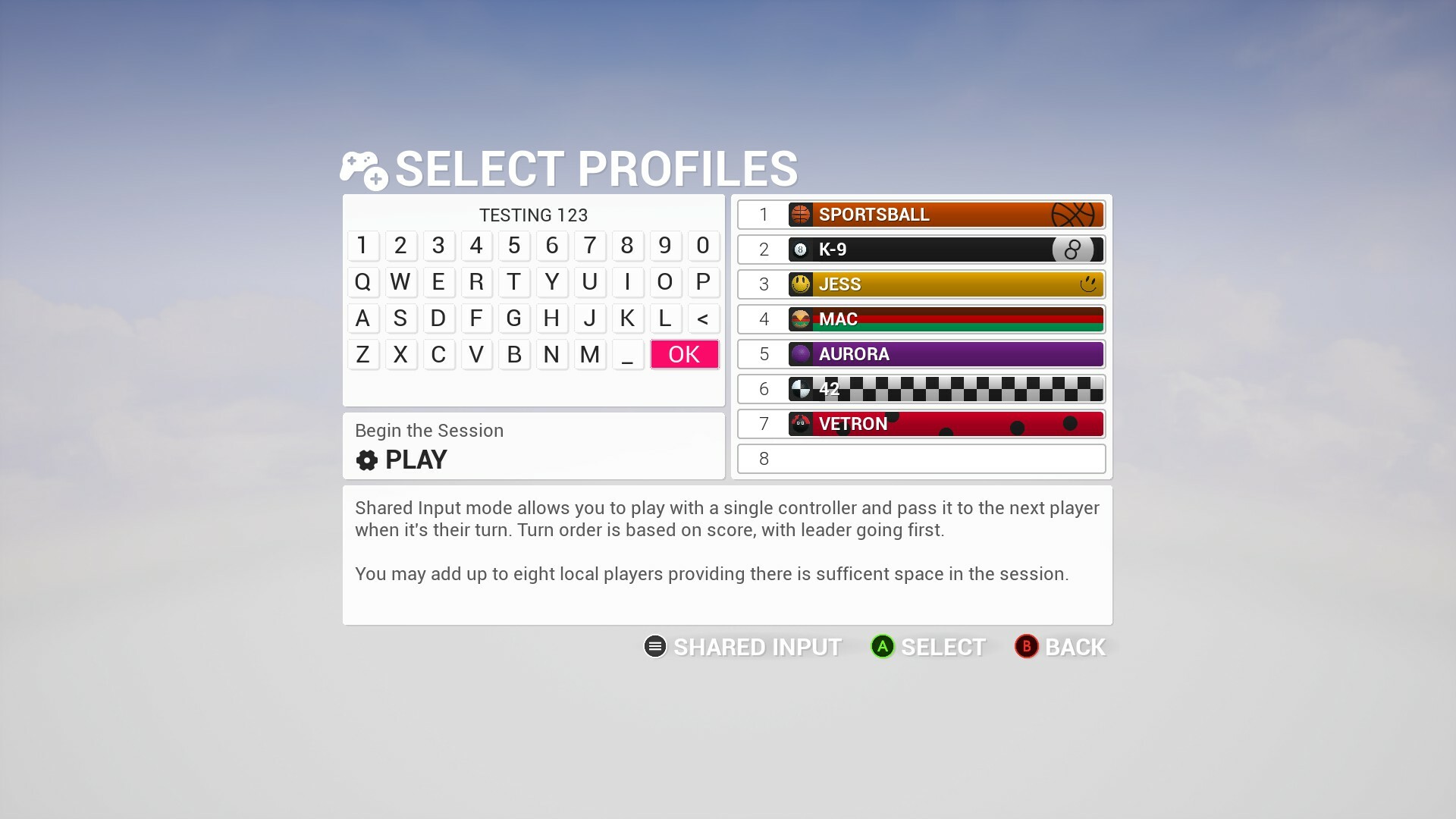Click PLAY to begin the session
This screenshot has width=1456, height=819.
pyautogui.click(x=416, y=460)
